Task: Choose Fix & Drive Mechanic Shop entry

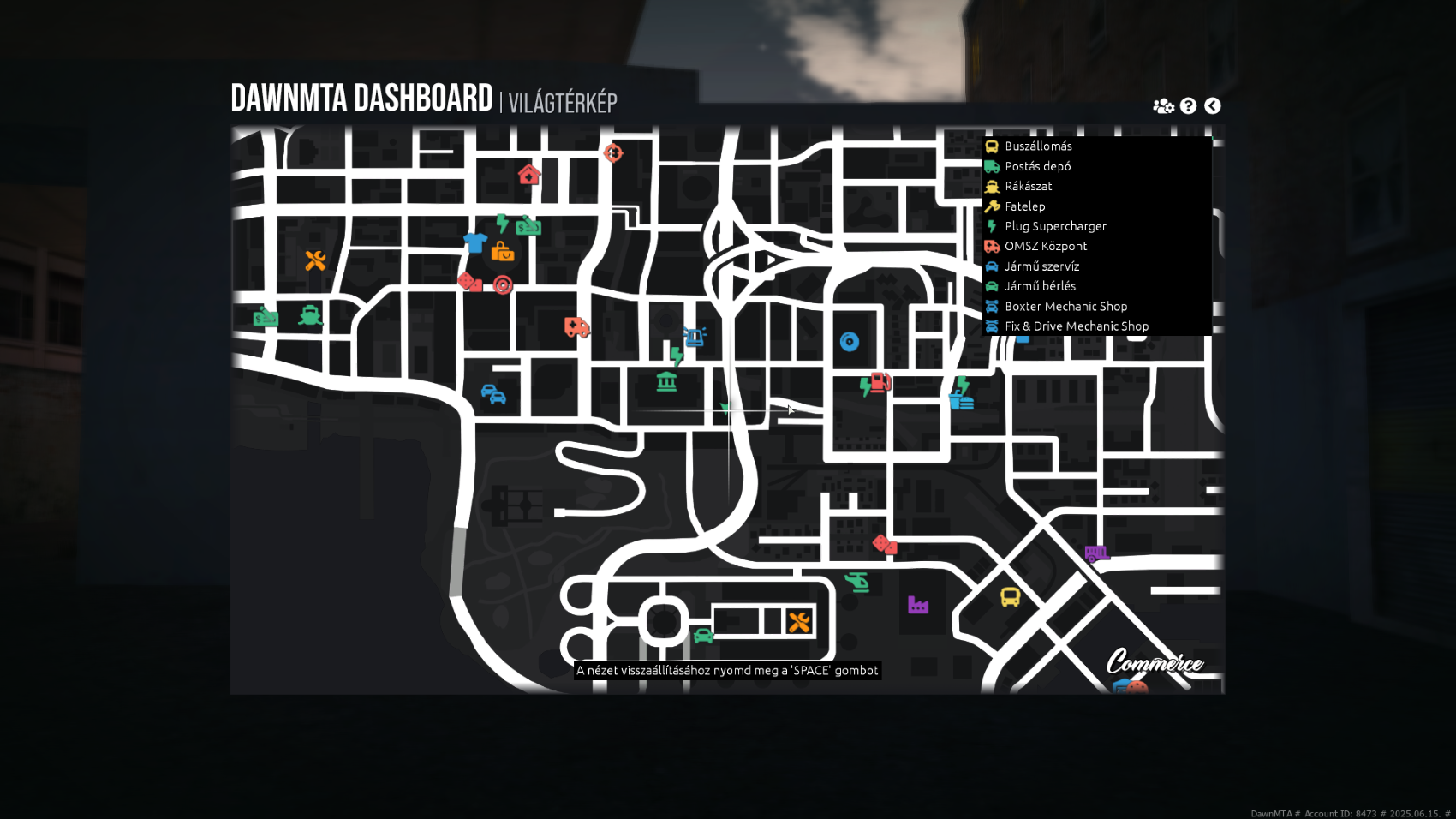Action: point(1077,326)
